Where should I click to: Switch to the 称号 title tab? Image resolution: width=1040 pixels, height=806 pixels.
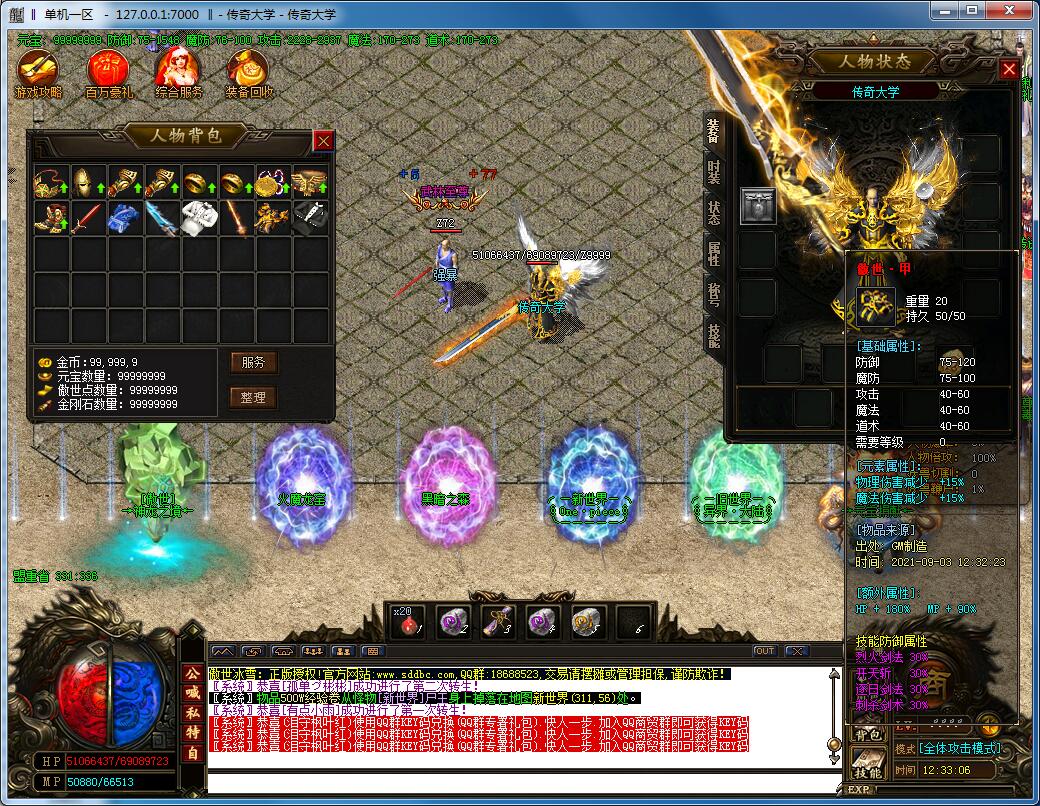coord(713,295)
